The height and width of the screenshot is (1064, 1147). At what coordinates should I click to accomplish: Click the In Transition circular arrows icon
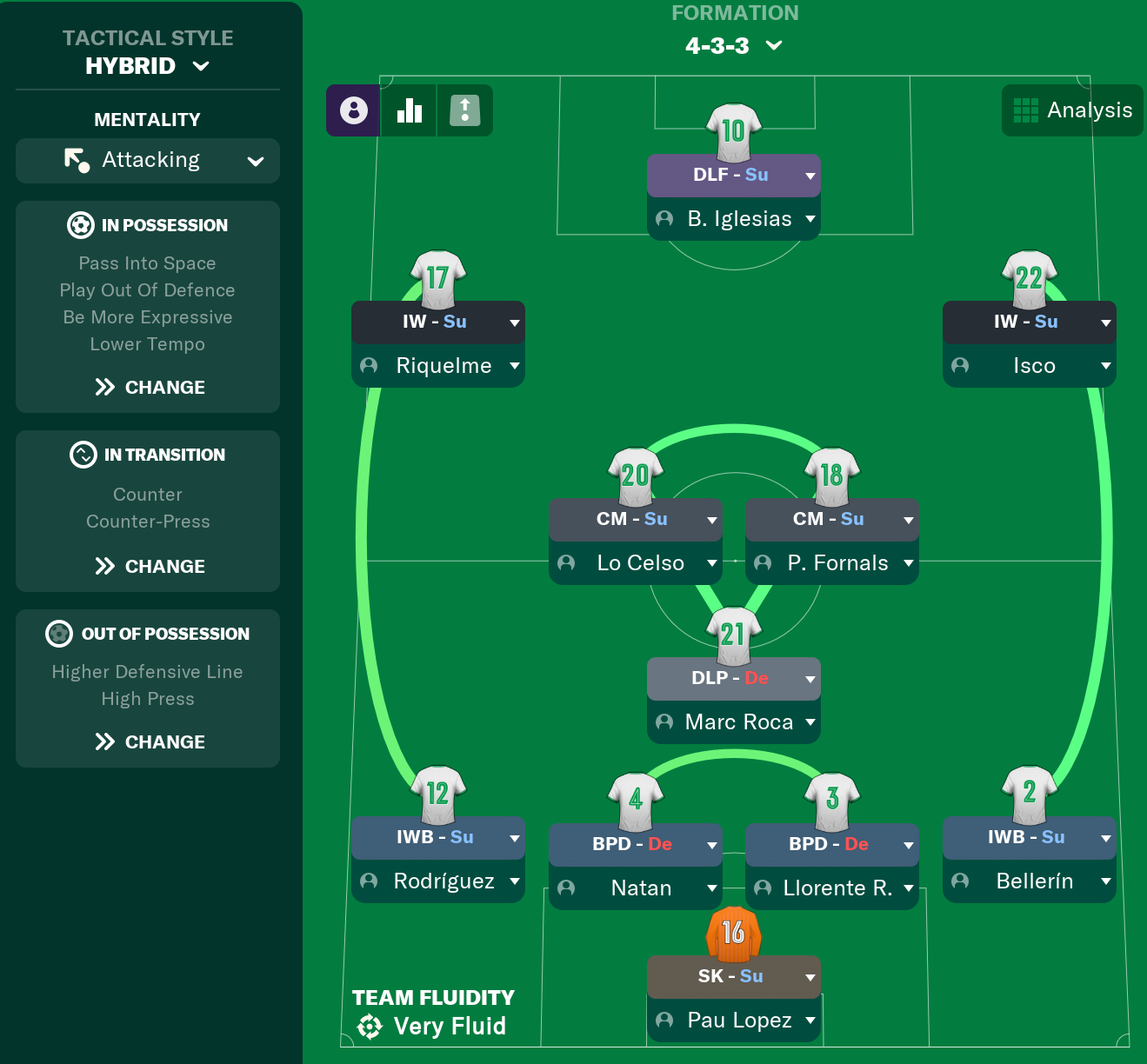pyautogui.click(x=83, y=455)
